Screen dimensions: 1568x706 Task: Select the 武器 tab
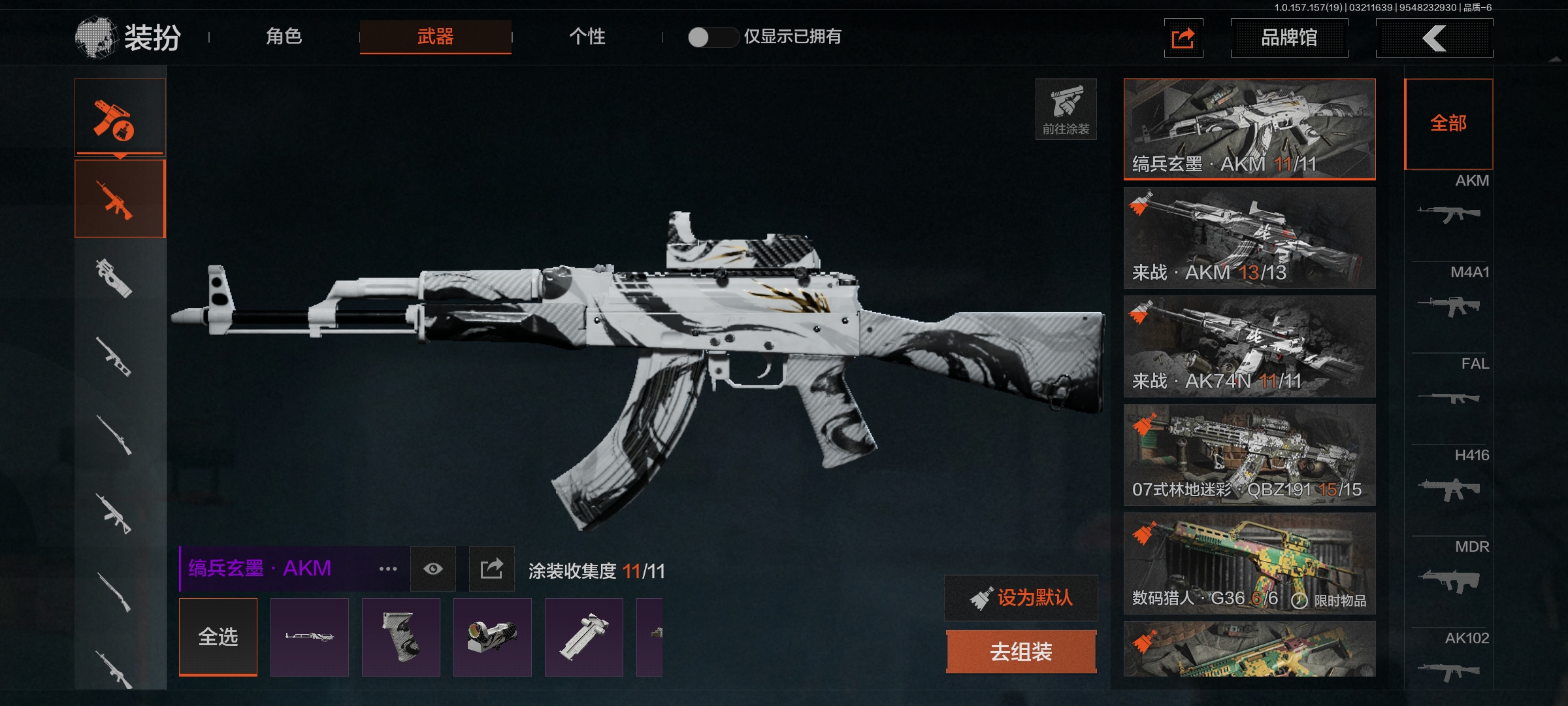[435, 37]
